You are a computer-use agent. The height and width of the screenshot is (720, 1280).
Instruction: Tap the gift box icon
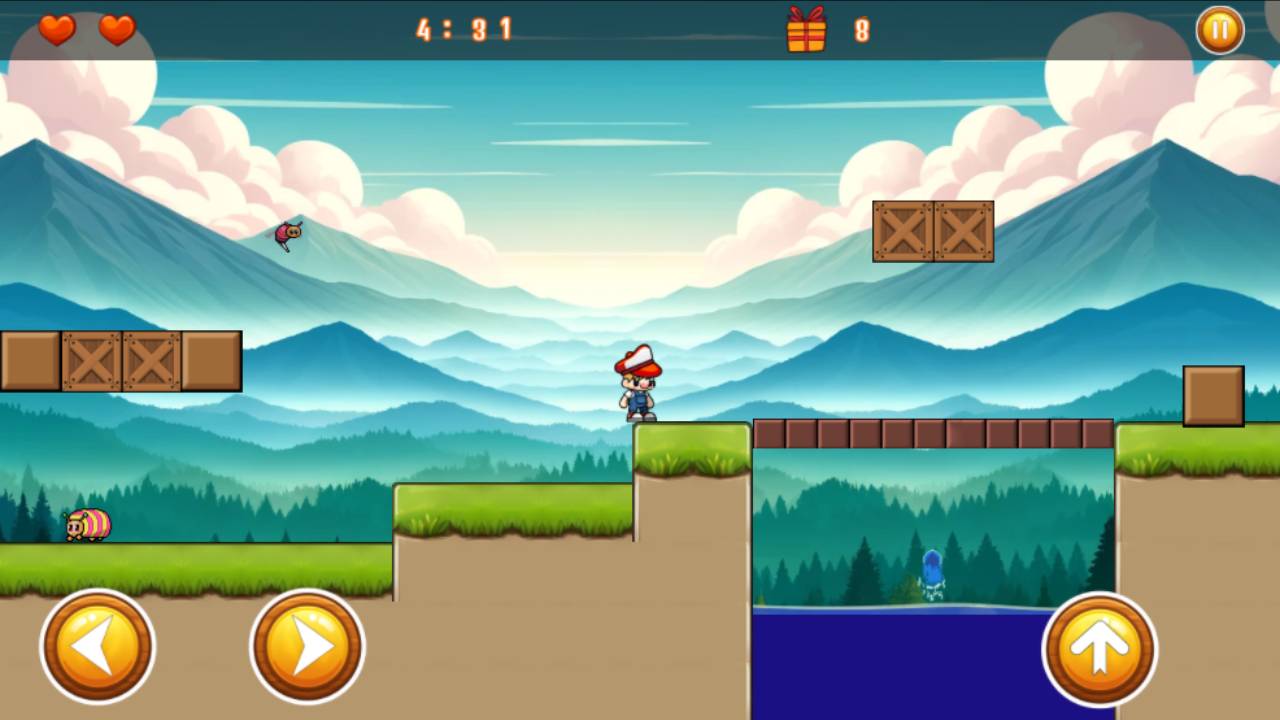point(806,31)
